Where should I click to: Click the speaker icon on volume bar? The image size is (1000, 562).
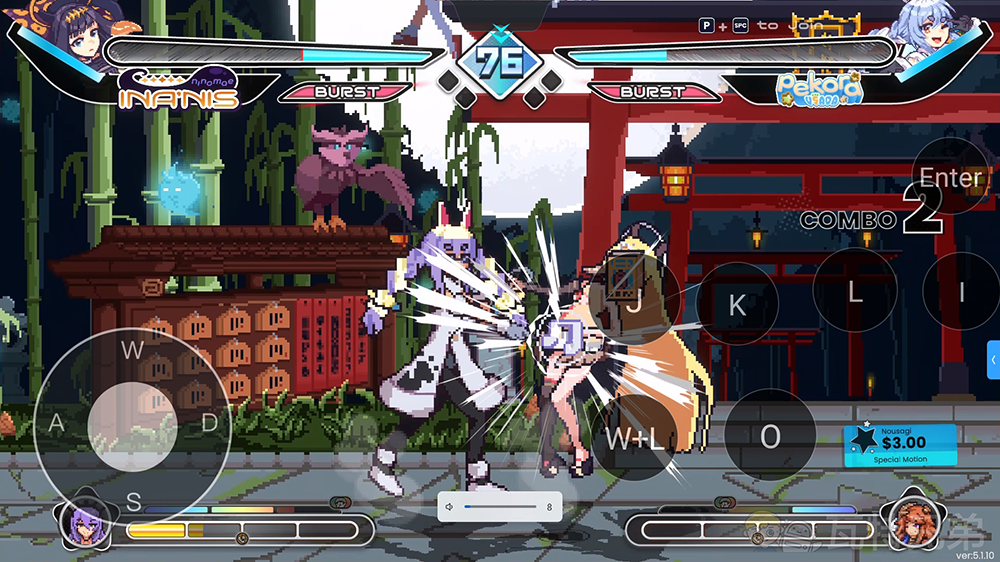click(x=451, y=507)
